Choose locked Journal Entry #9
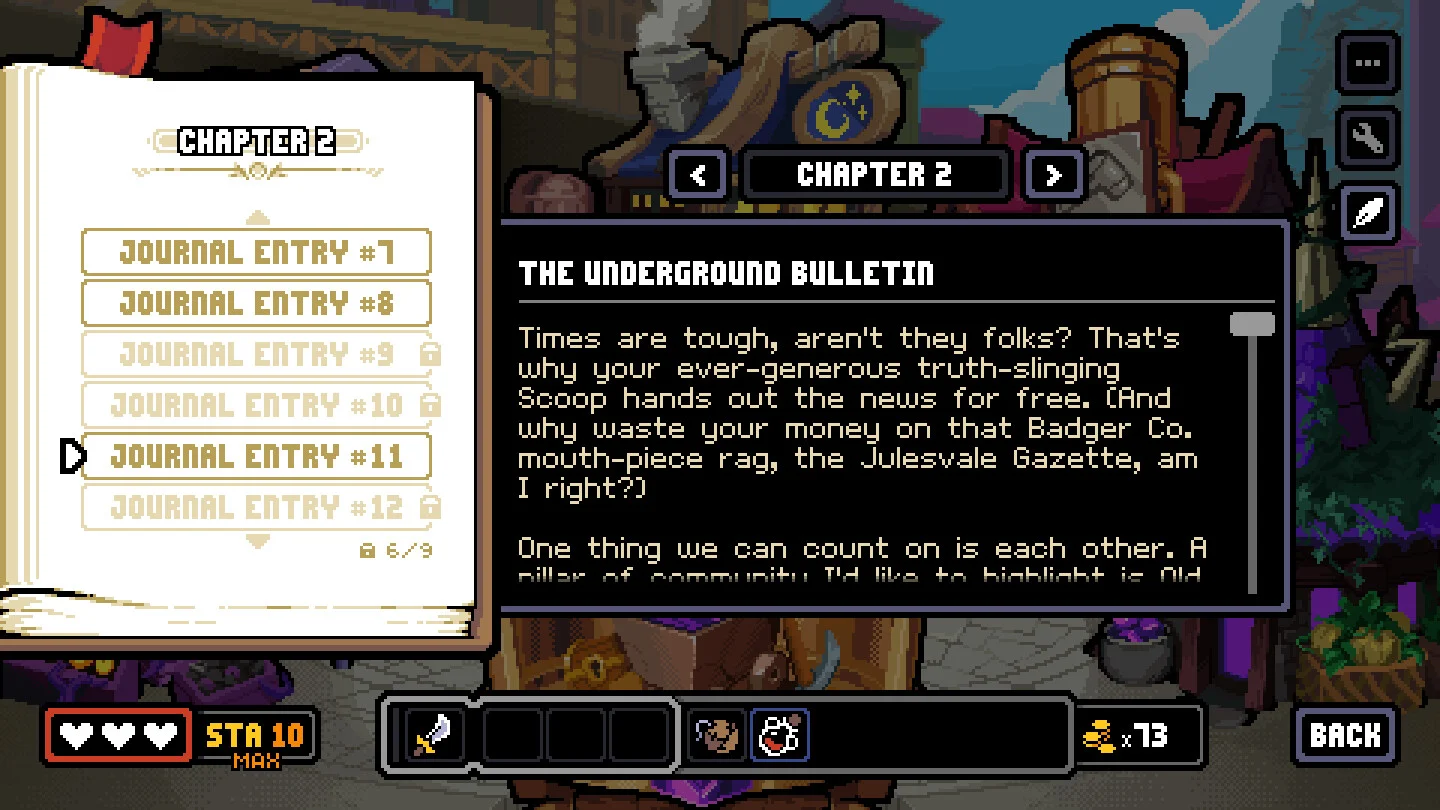This screenshot has height=810, width=1440. tap(256, 354)
